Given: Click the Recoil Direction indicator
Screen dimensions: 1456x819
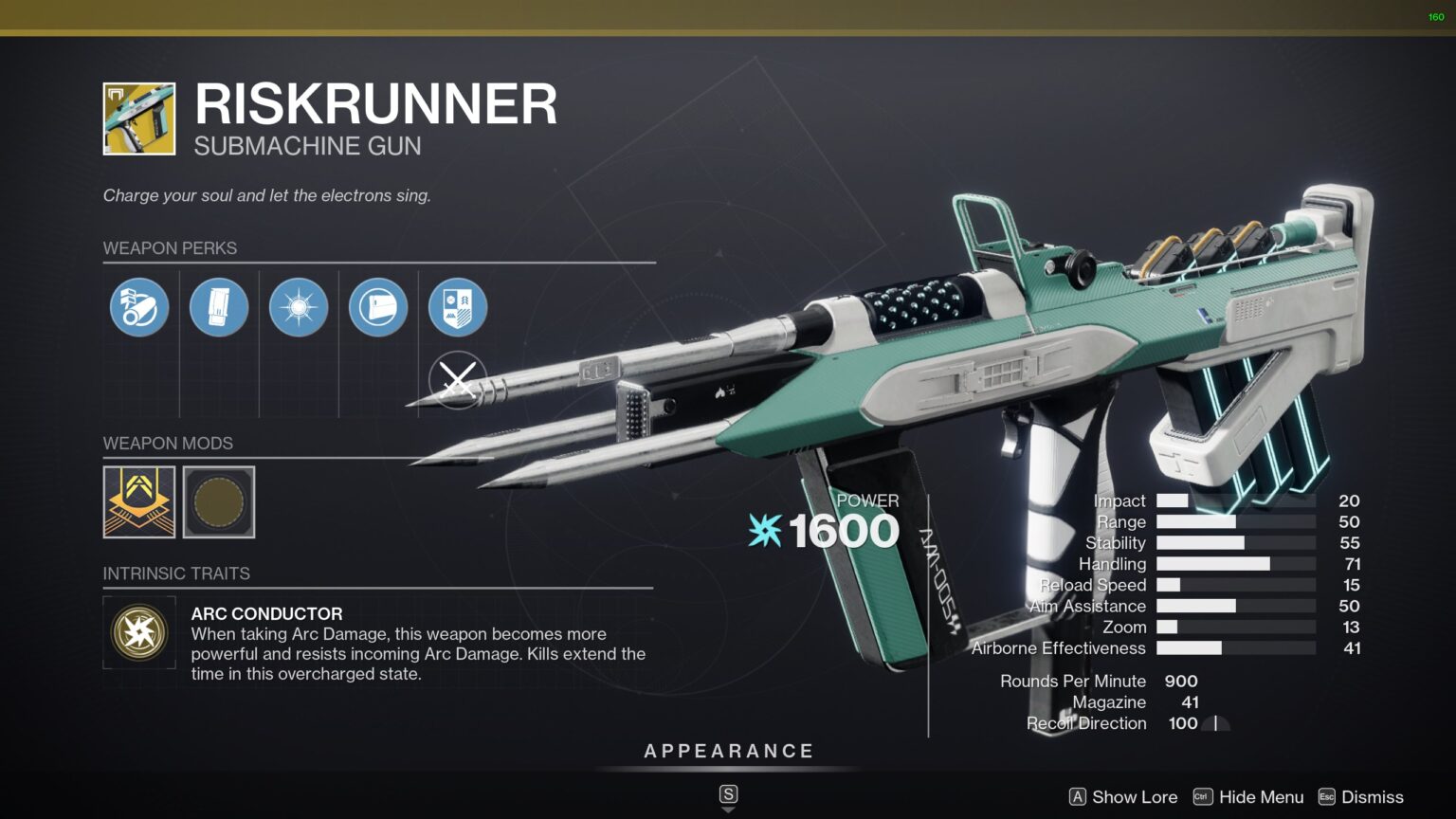Looking at the screenshot, I should pyautogui.click(x=1215, y=723).
